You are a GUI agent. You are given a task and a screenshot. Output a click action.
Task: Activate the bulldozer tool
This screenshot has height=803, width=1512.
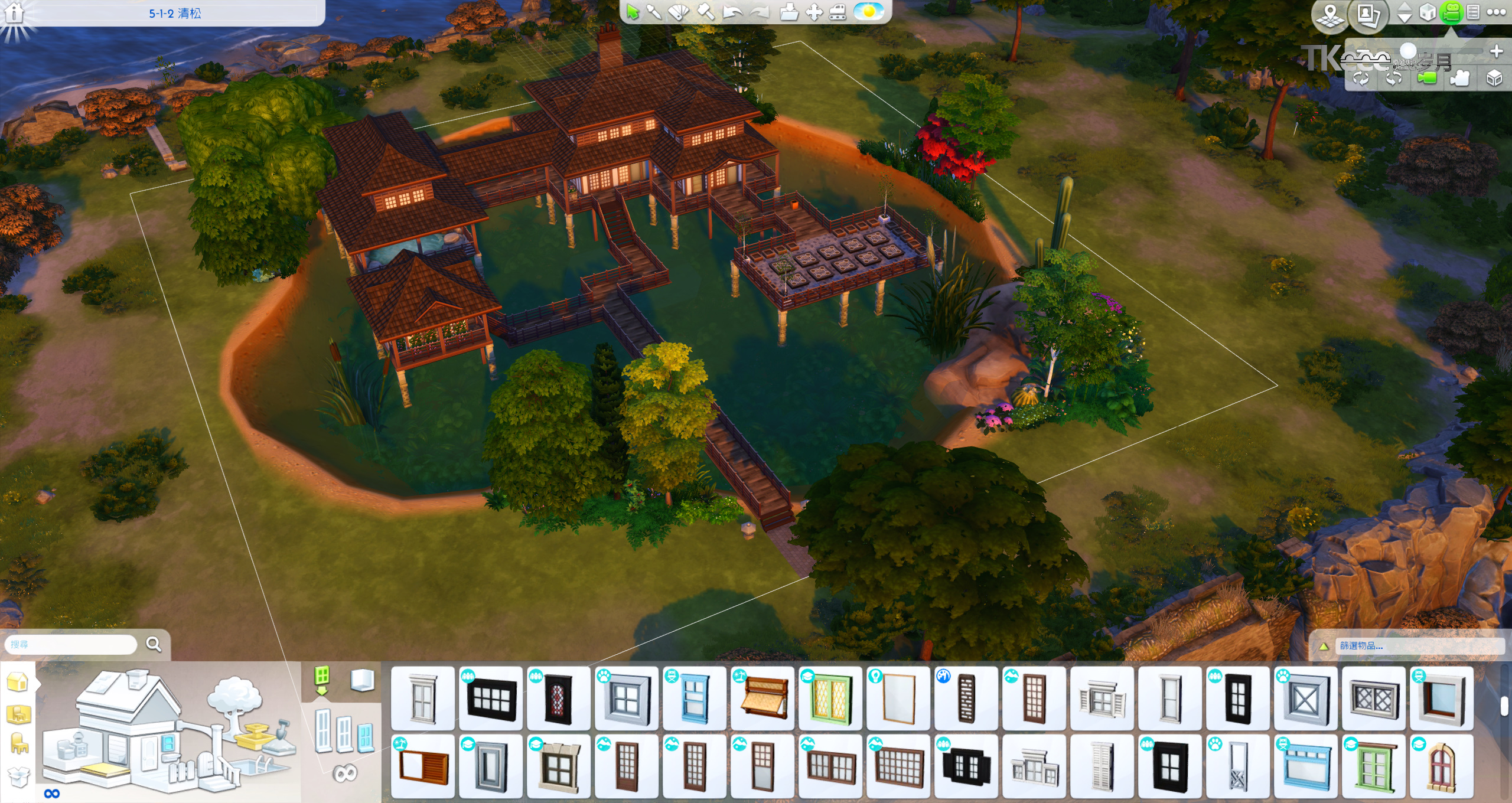[838, 12]
